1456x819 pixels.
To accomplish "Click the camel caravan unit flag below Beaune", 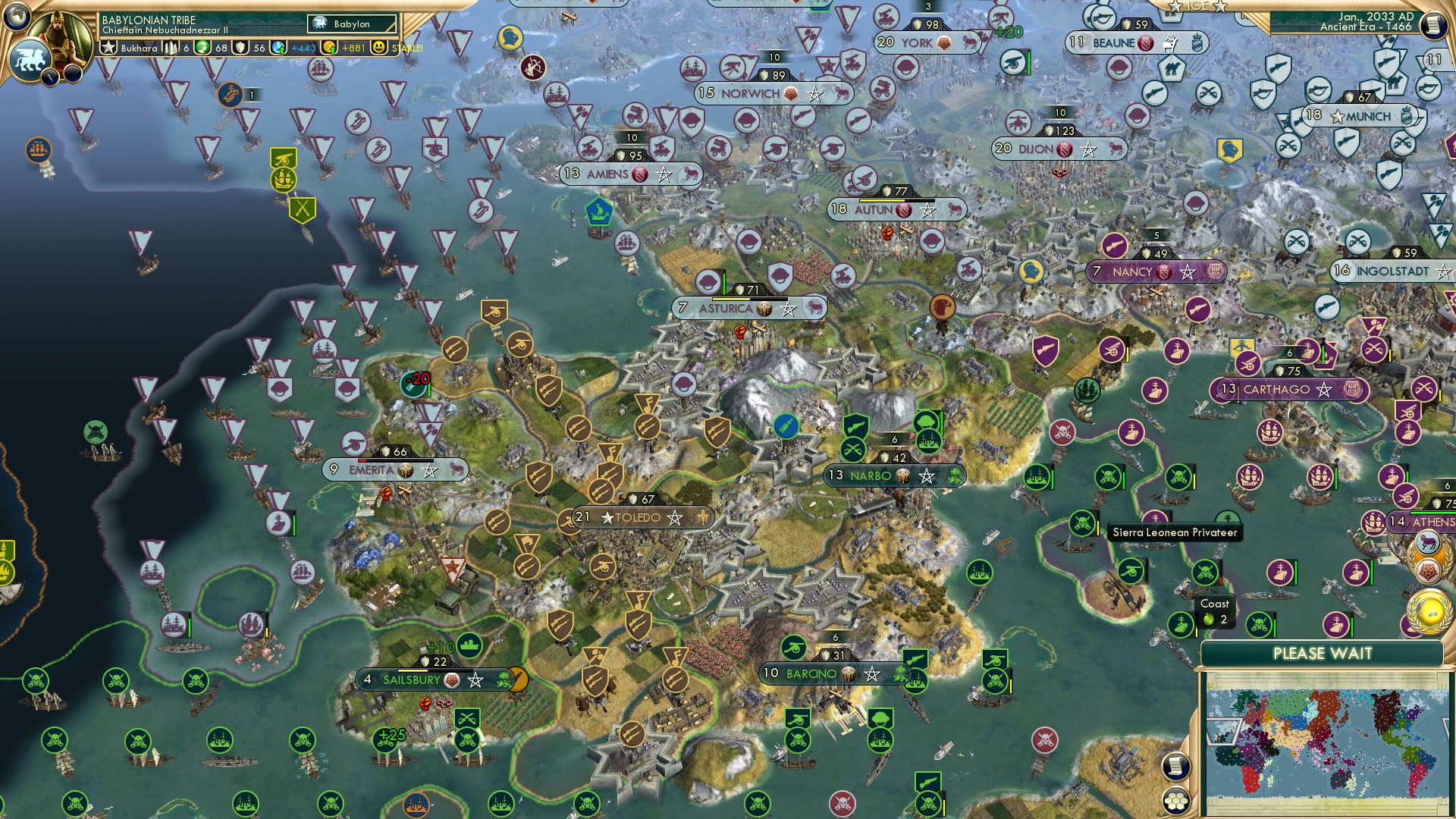I will click(x=1172, y=68).
